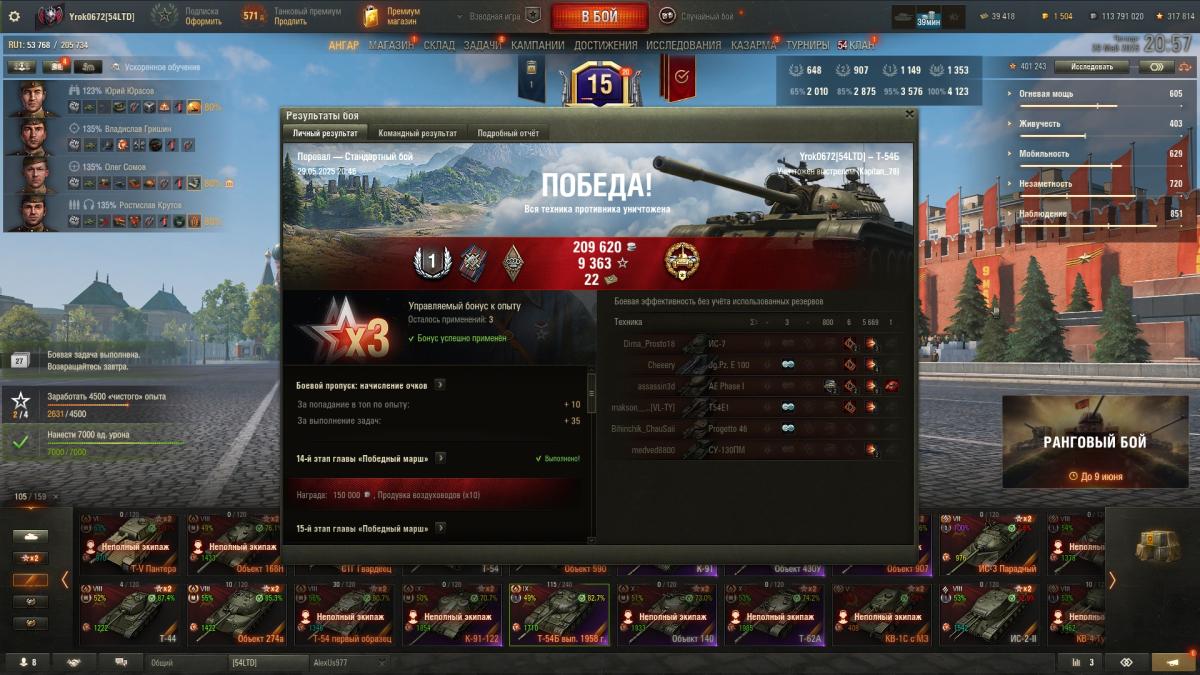Expand Боевой пропуск points details

[440, 384]
